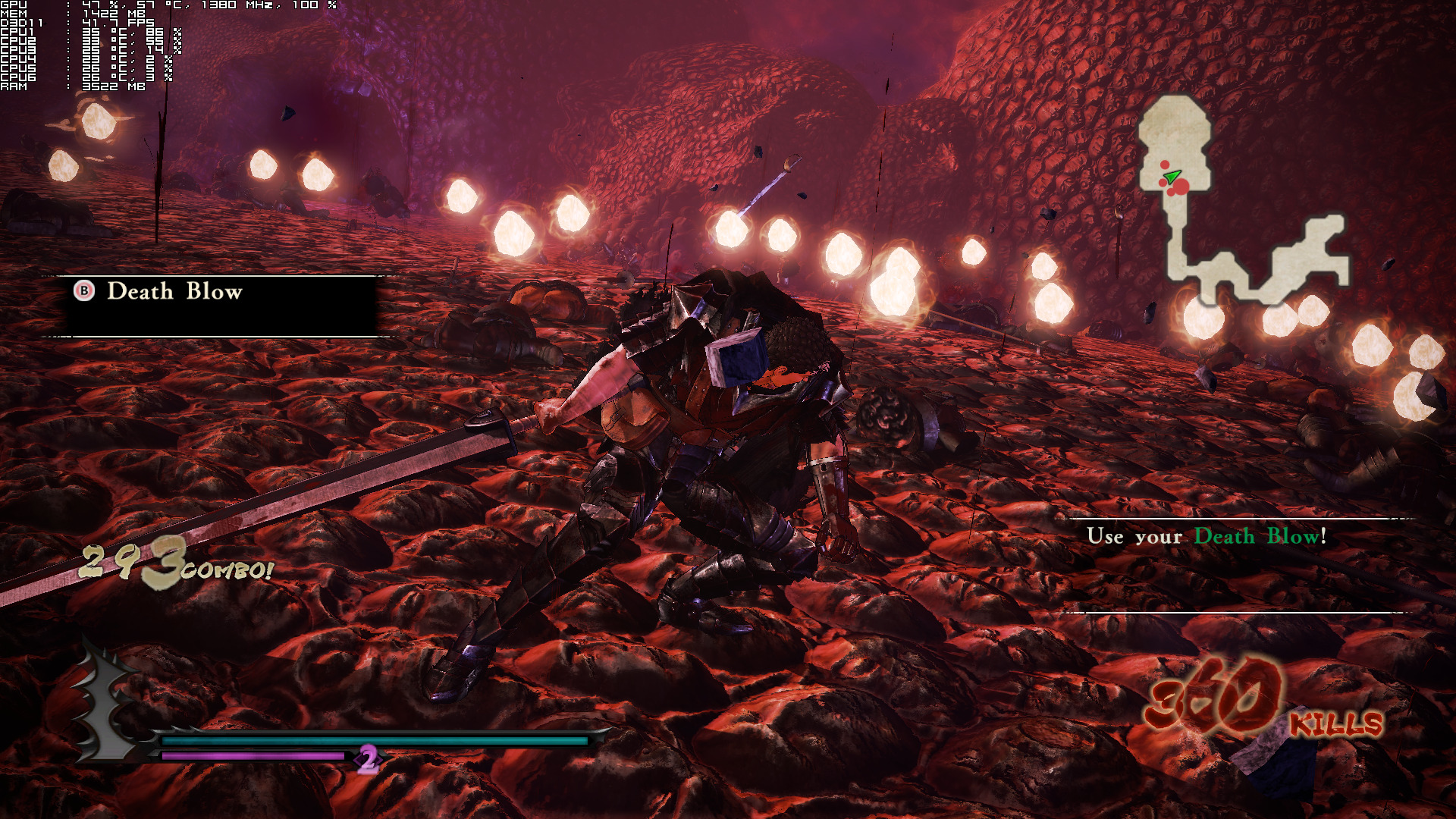
Task: Click the "Use your Death Blow!" objective
Action: point(1206,536)
